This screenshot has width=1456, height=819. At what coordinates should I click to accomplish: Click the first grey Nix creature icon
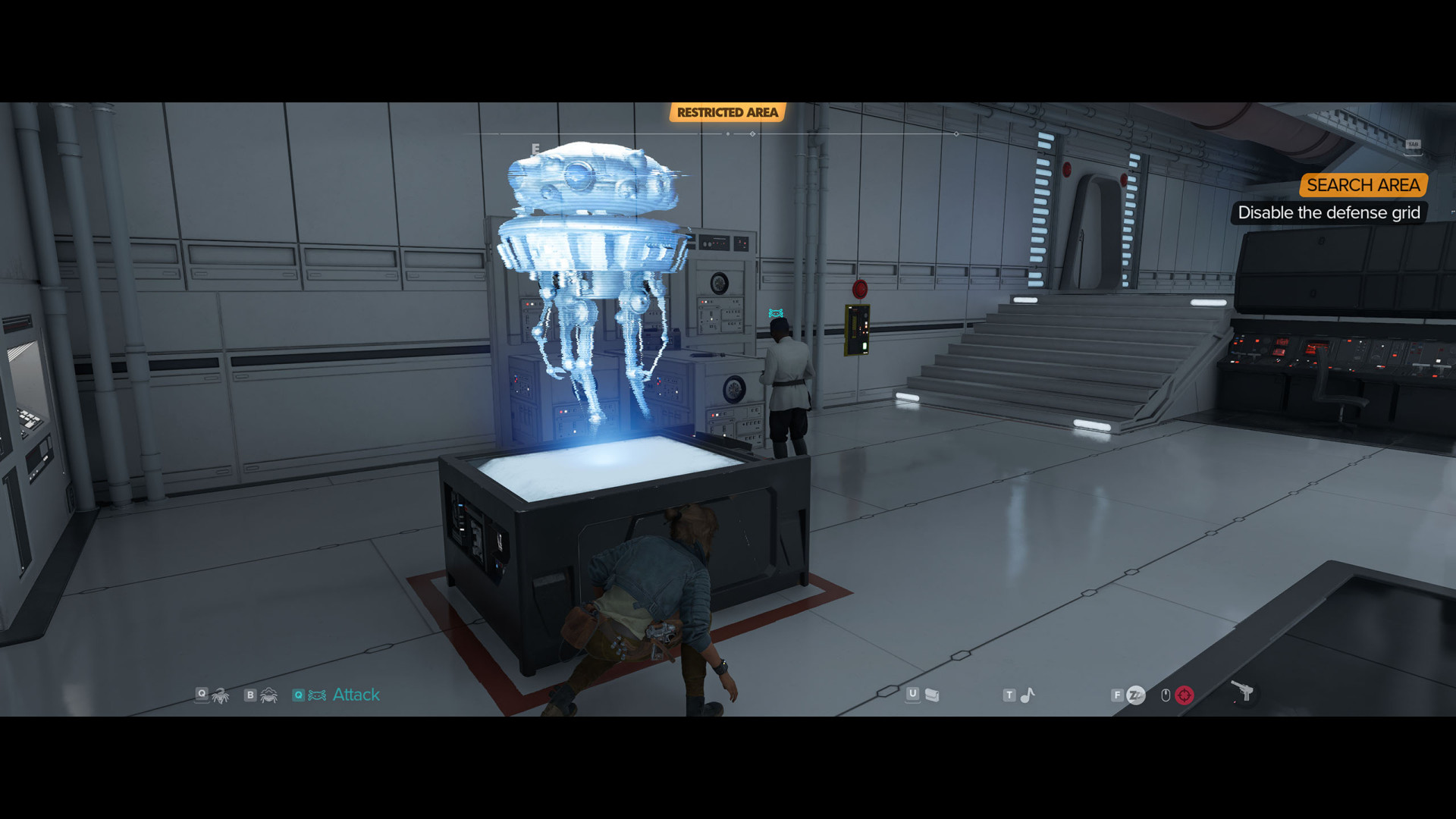(x=221, y=695)
